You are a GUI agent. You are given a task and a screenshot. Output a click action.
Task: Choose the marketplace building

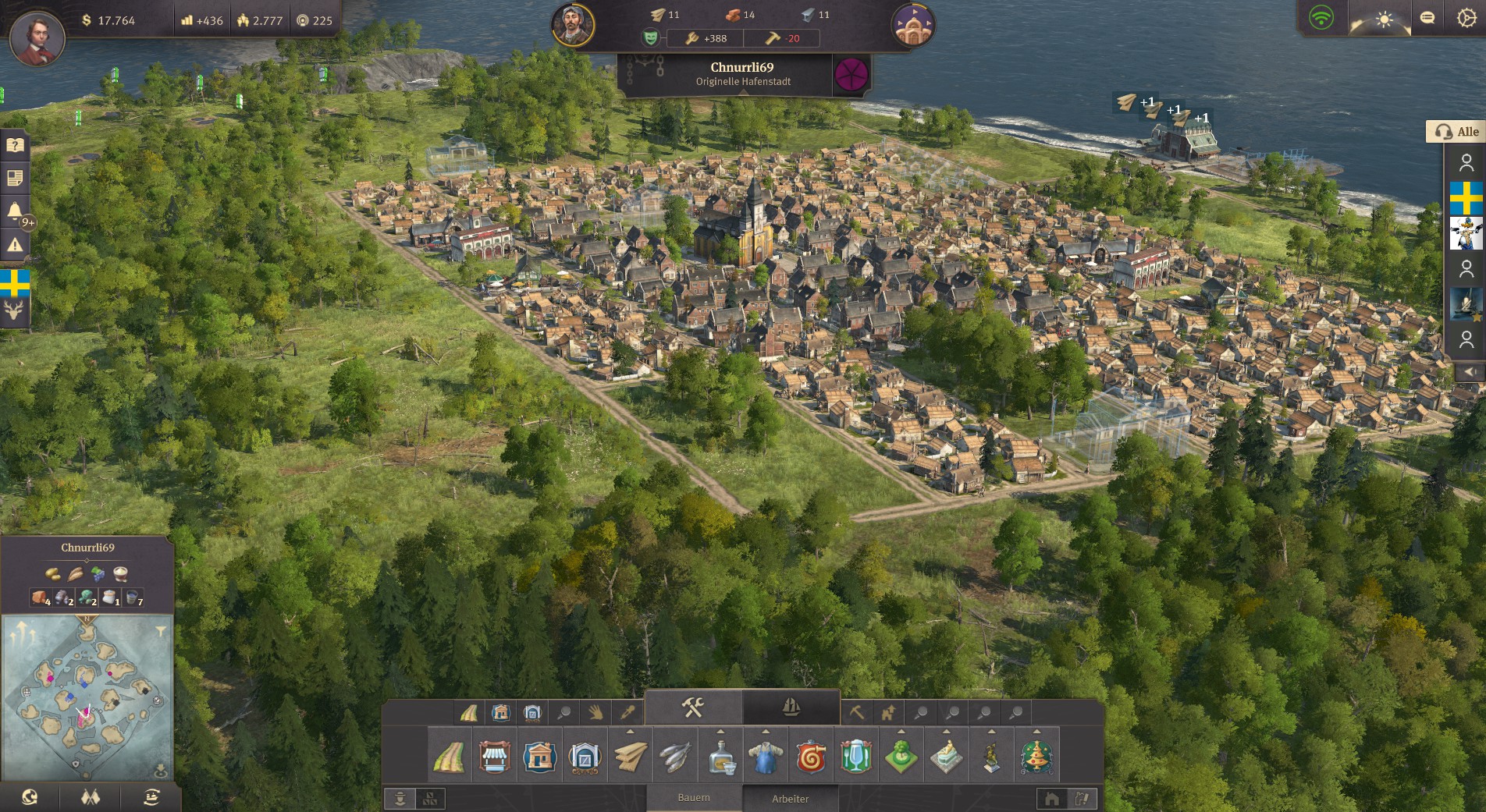(x=494, y=757)
